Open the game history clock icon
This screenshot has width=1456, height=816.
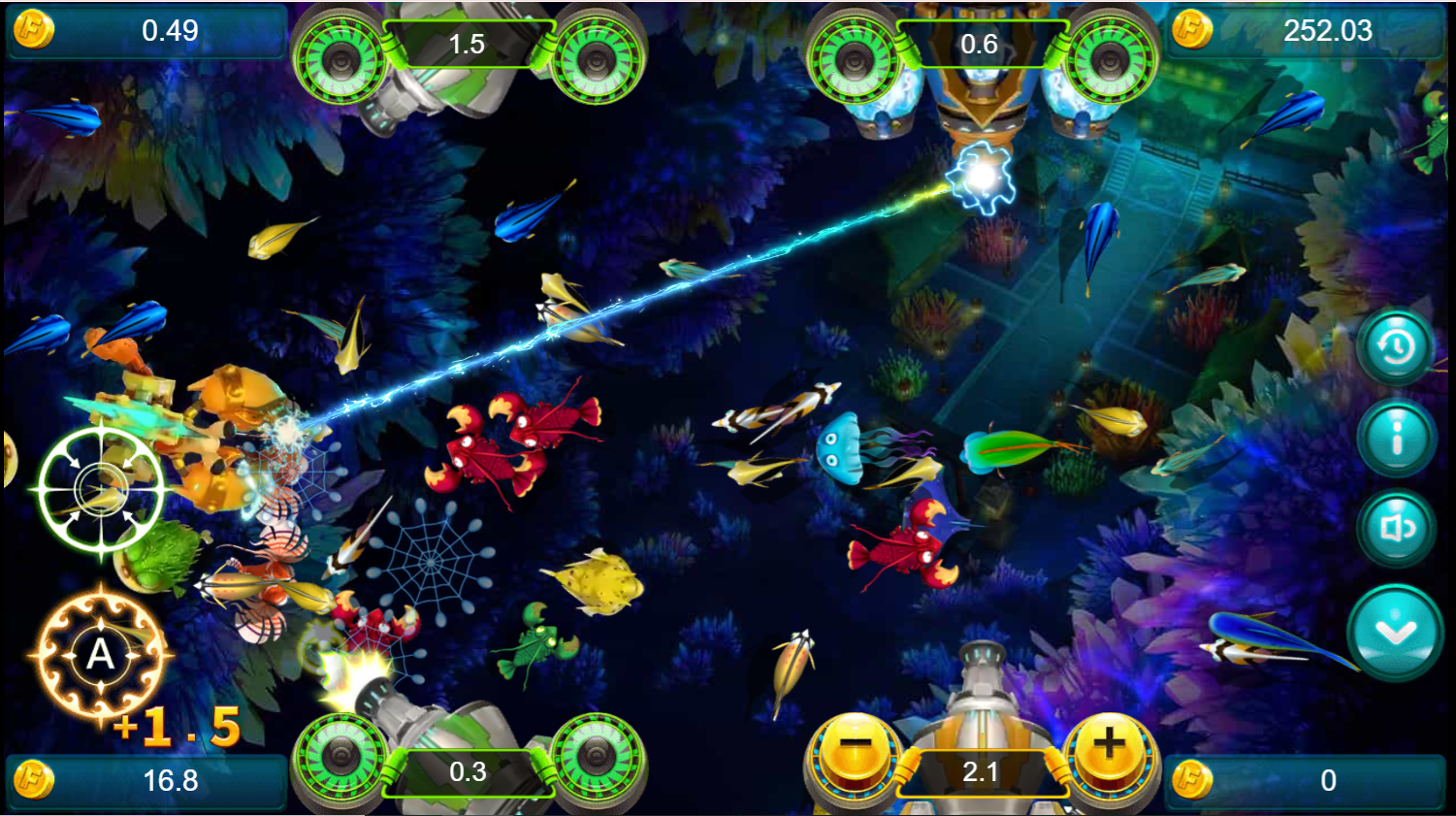pyautogui.click(x=1395, y=346)
